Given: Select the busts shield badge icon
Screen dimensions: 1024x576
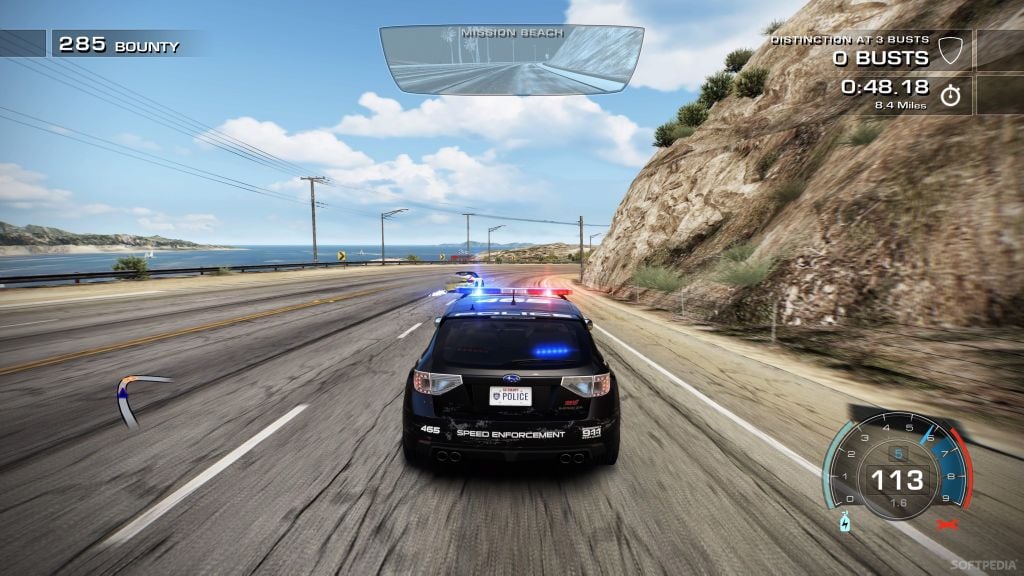Looking at the screenshot, I should (x=952, y=51).
